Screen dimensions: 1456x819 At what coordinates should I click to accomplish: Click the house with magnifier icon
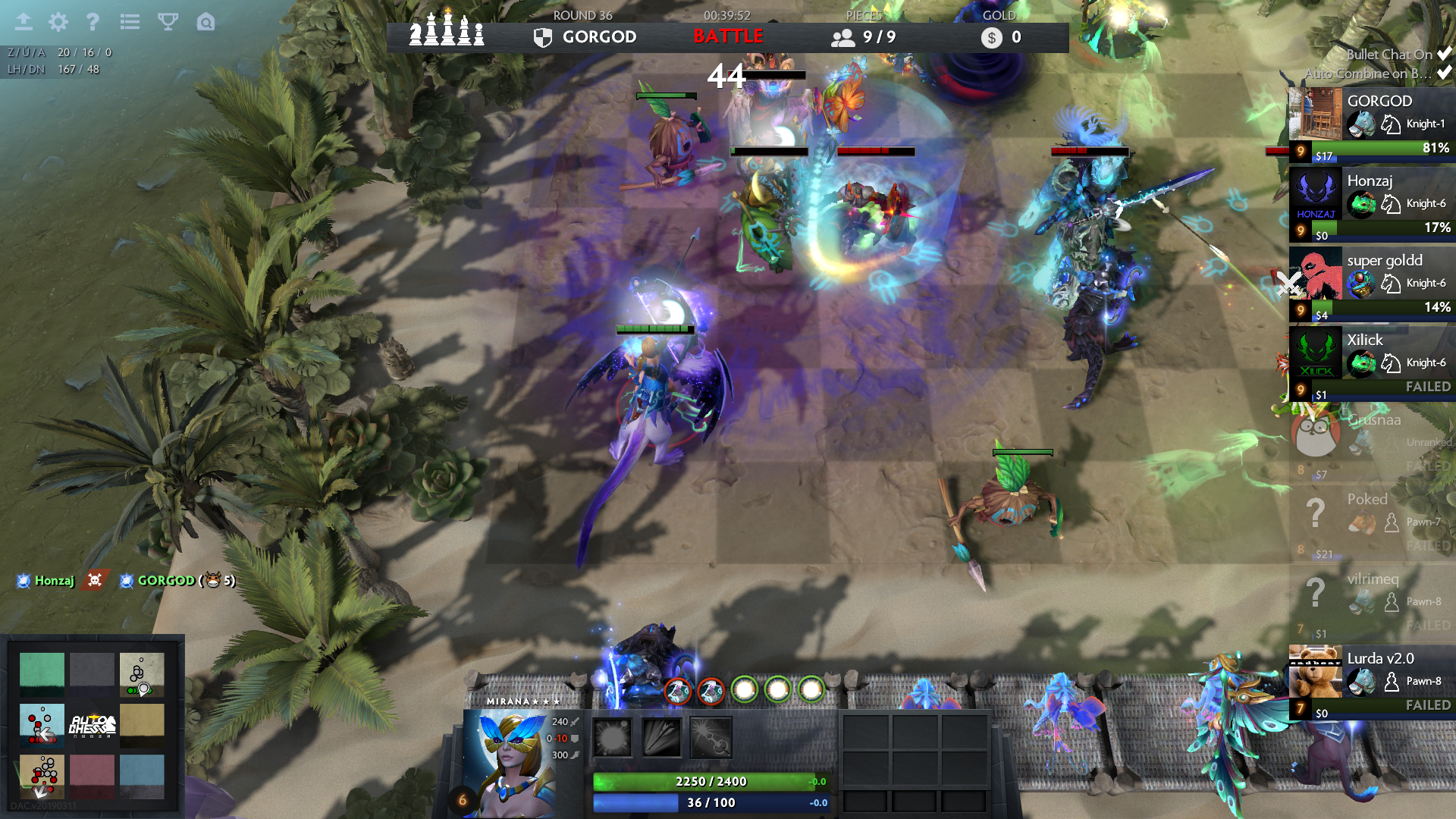point(206,22)
